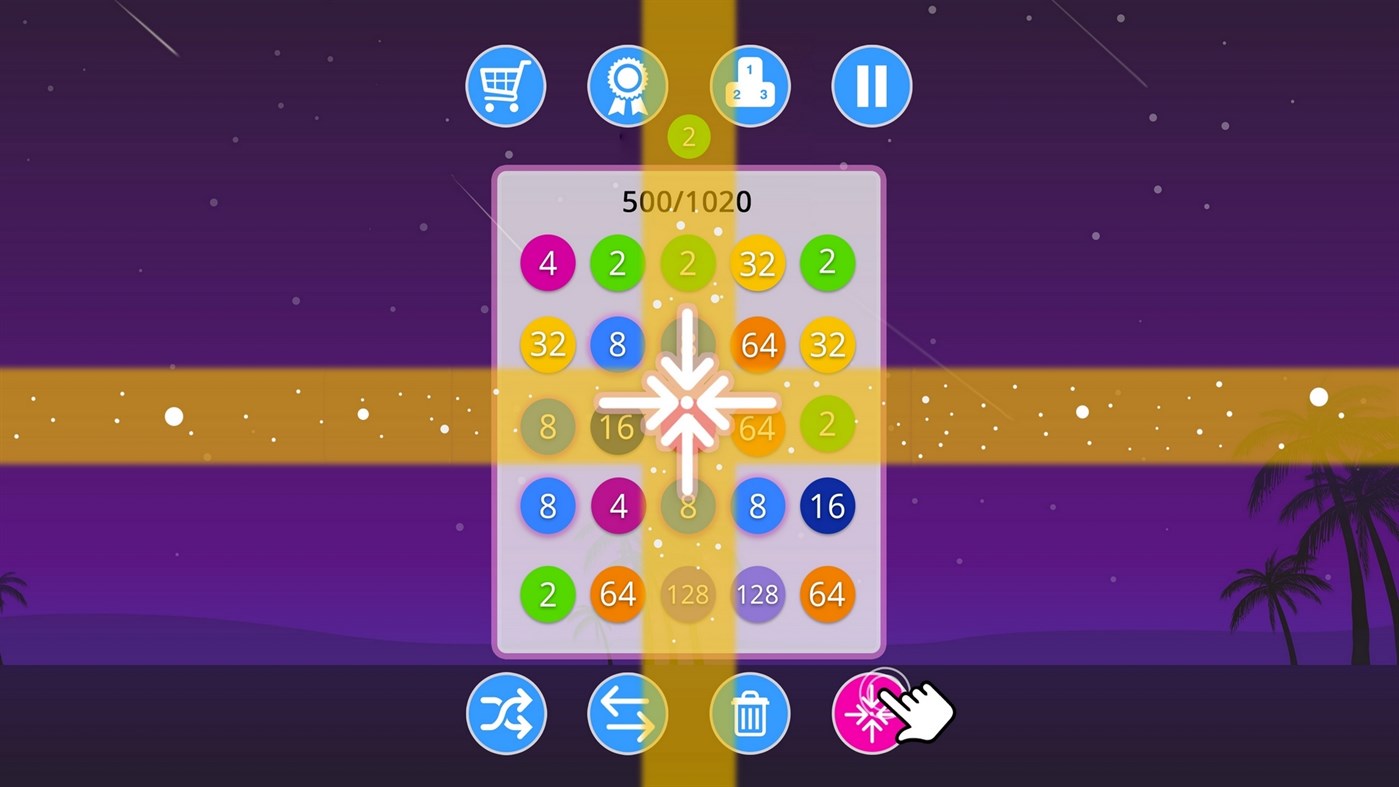Use the trash booster to delete a tile
Screen dimensions: 1399x787
(749, 712)
